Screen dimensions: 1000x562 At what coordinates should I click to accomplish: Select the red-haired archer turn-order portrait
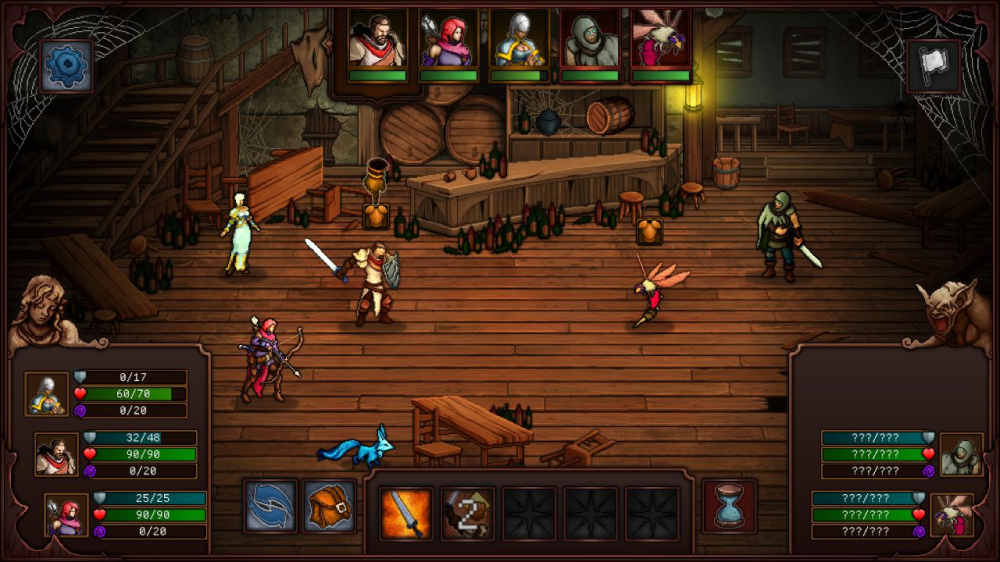point(448,41)
